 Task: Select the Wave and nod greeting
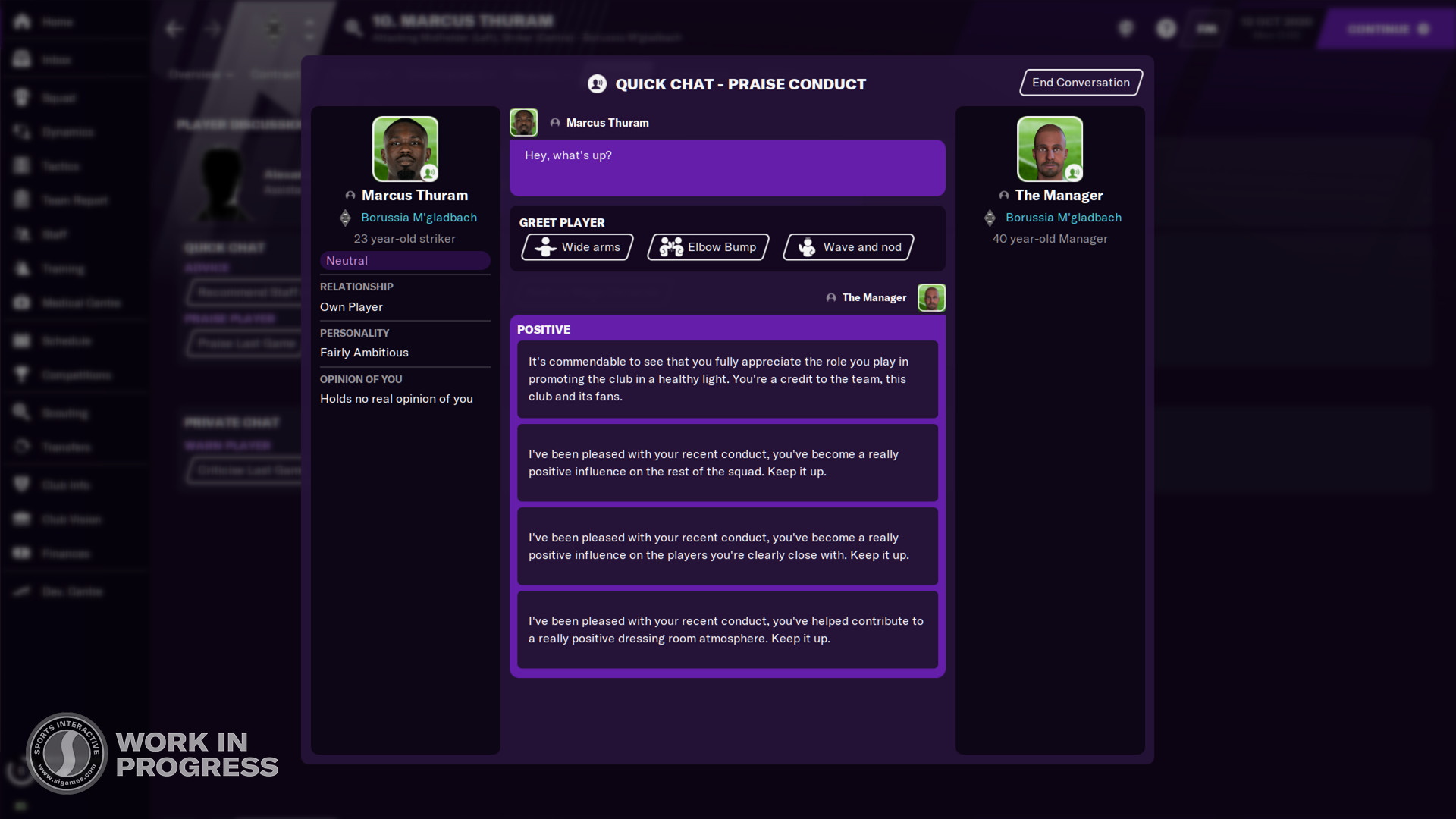point(847,246)
